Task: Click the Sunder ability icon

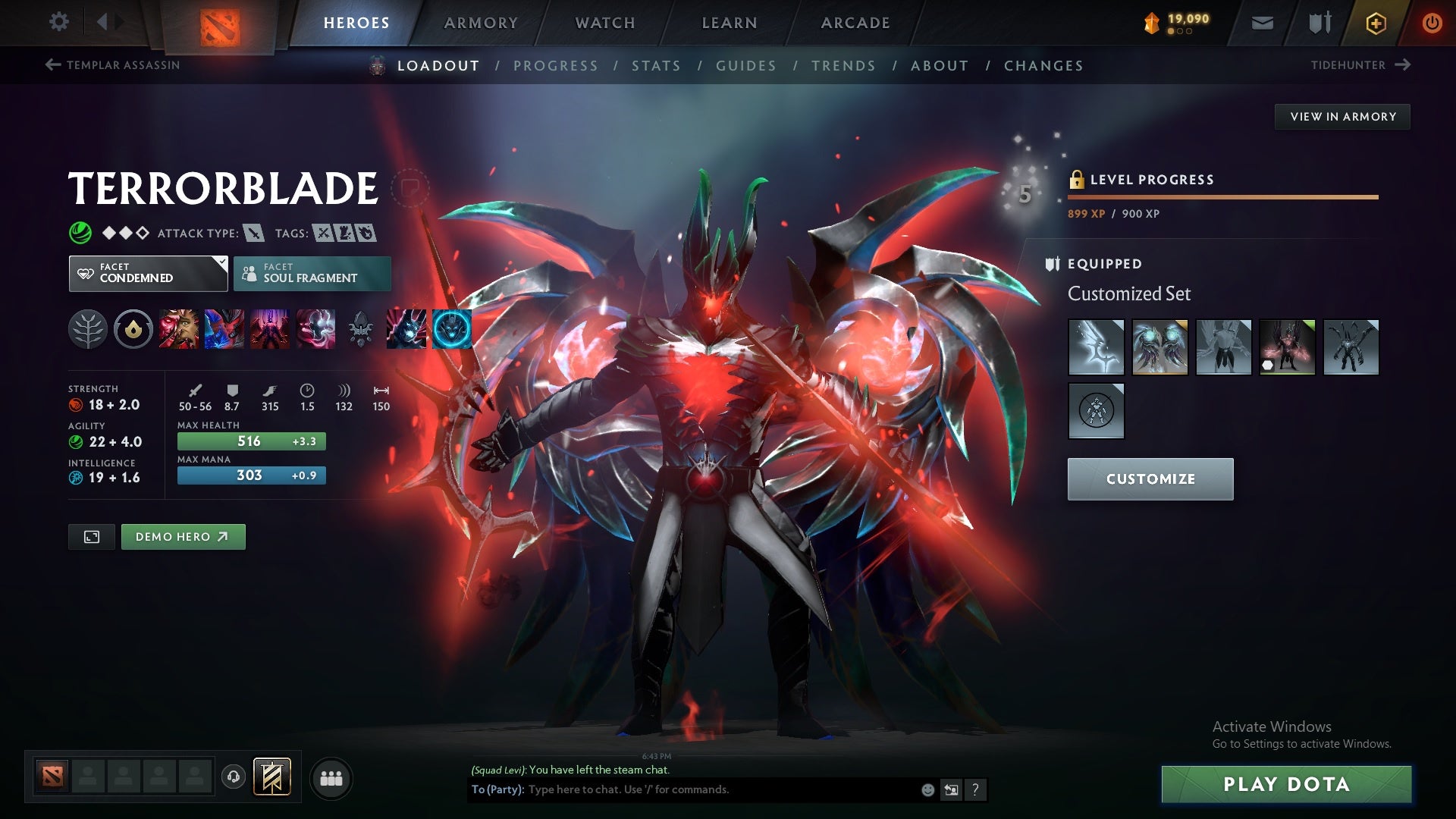Action: pyautogui.click(x=316, y=329)
